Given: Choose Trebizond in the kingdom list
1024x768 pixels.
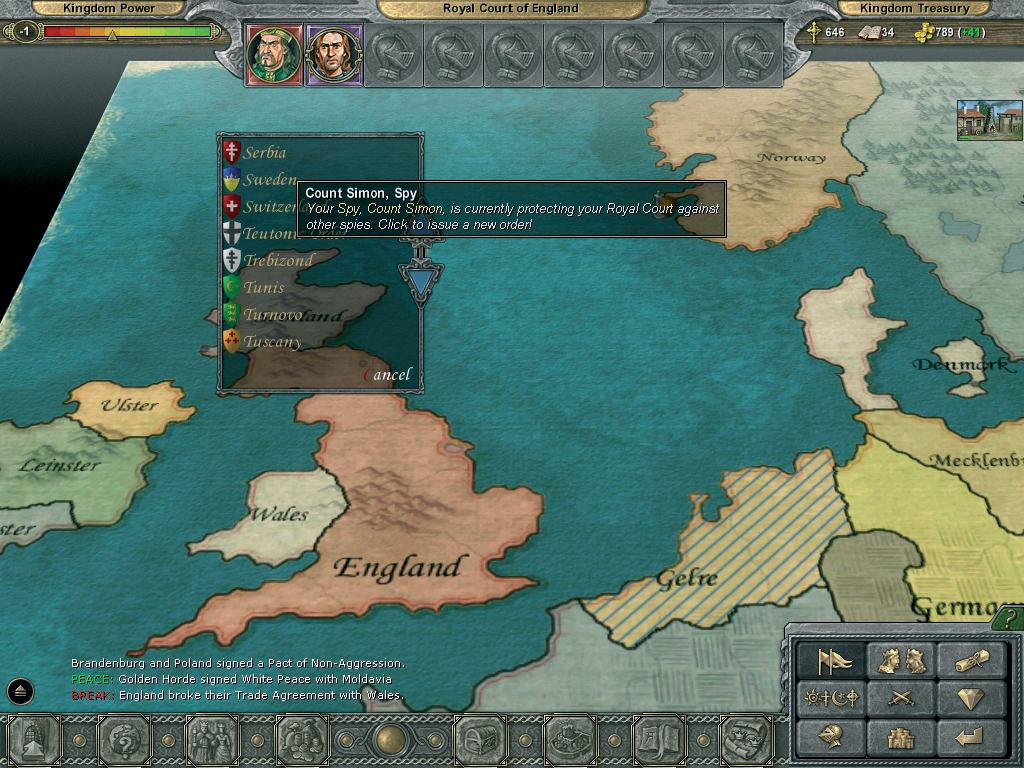Looking at the screenshot, I should [278, 260].
